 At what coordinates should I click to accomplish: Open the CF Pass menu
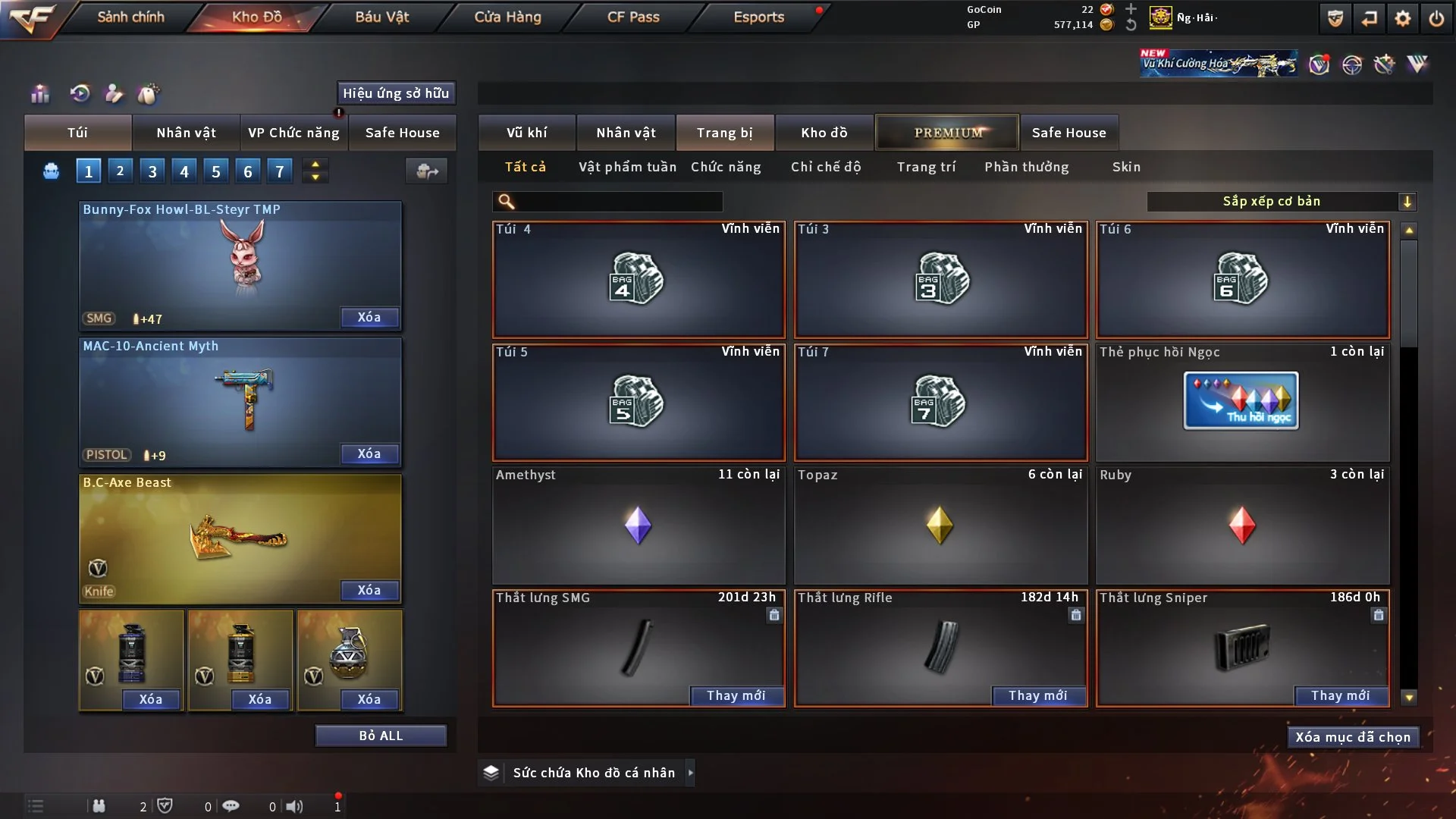point(633,17)
